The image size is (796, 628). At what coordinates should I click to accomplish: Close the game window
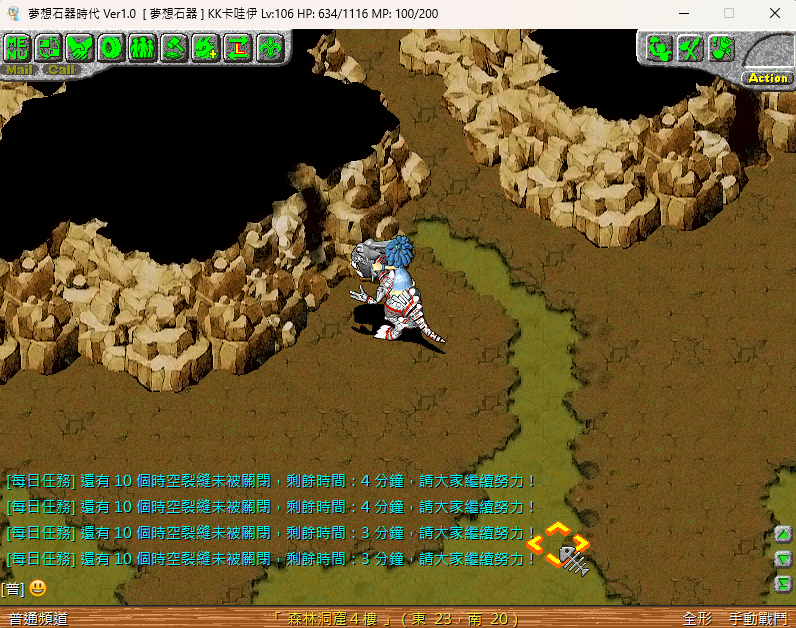coord(775,13)
